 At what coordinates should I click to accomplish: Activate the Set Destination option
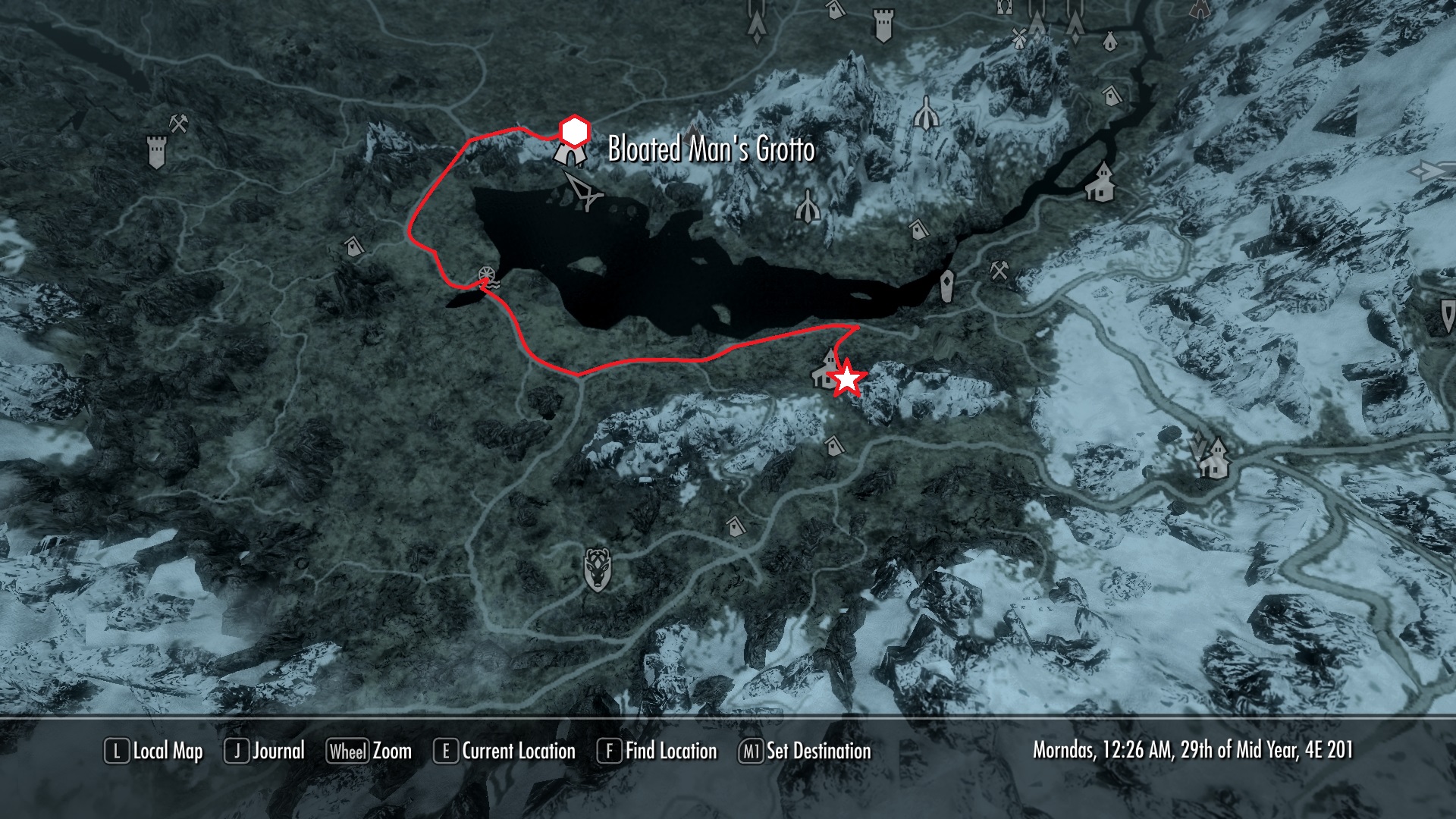[x=805, y=751]
